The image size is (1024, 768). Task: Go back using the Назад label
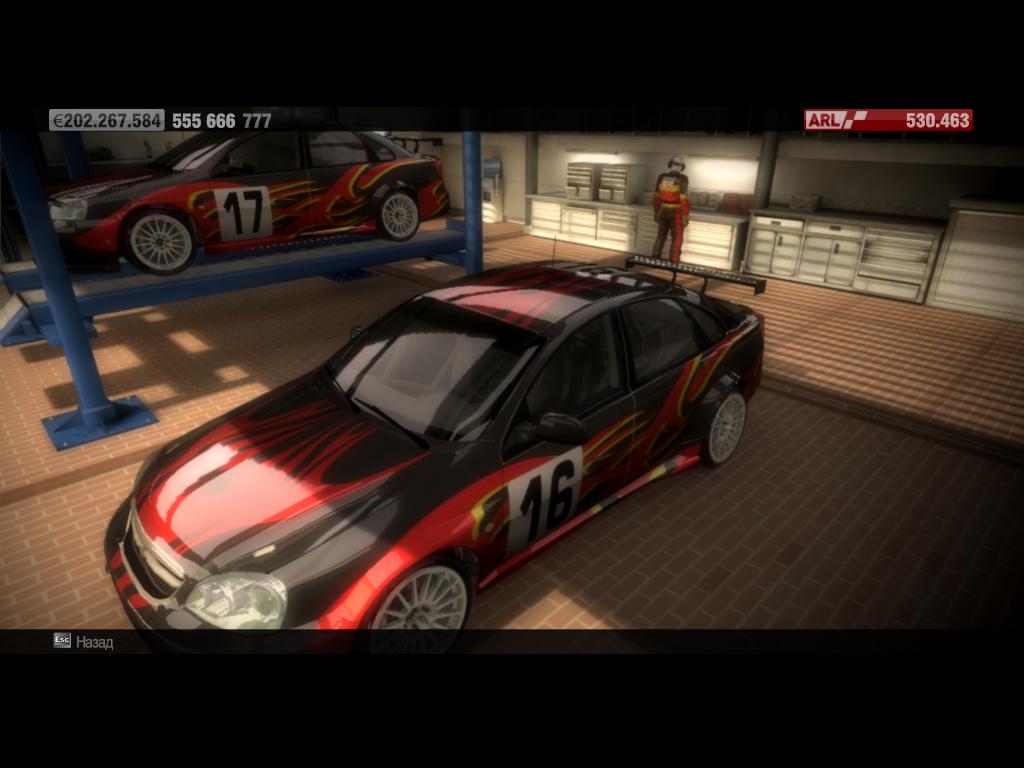(x=94, y=642)
